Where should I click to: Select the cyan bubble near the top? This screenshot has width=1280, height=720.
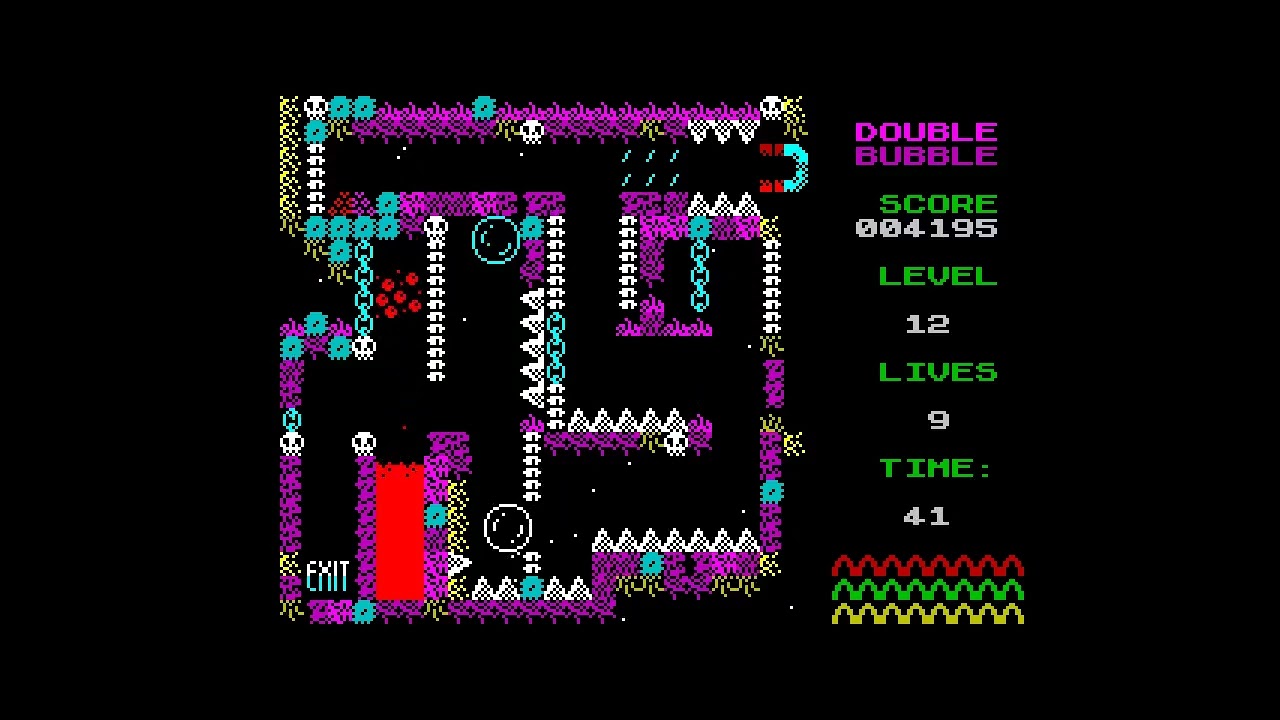[x=495, y=240]
